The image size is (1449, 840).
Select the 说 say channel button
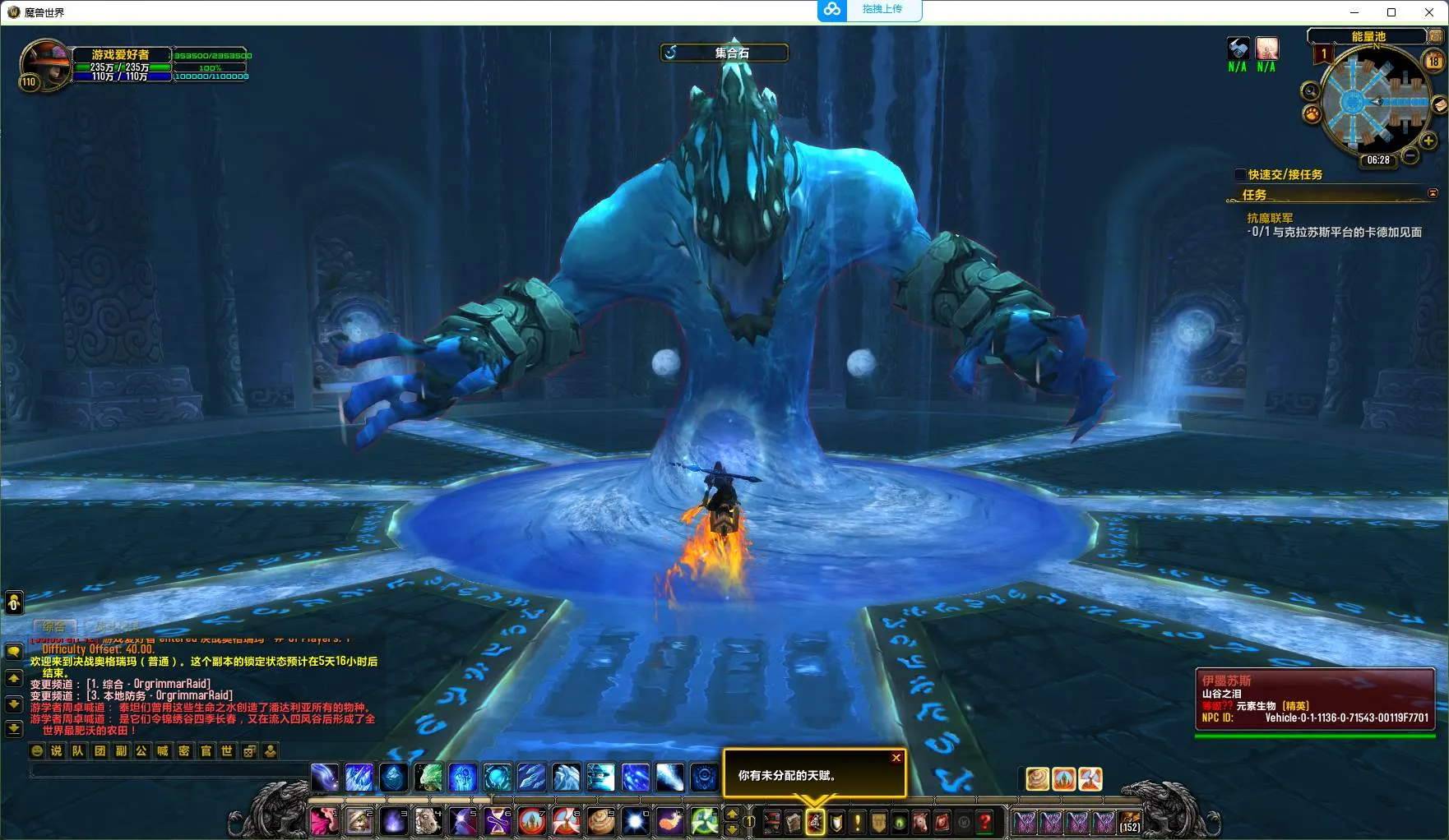[57, 750]
